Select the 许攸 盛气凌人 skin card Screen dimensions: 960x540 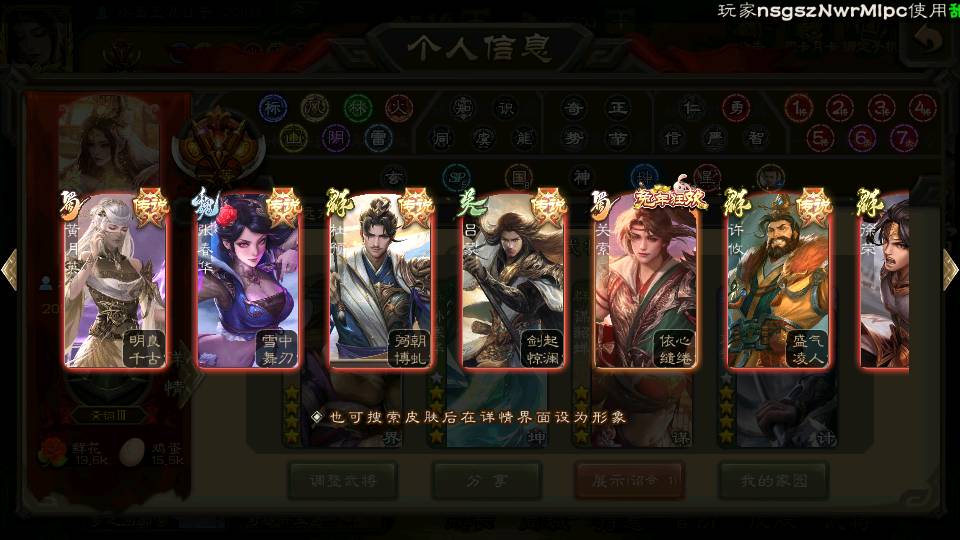tap(779, 280)
